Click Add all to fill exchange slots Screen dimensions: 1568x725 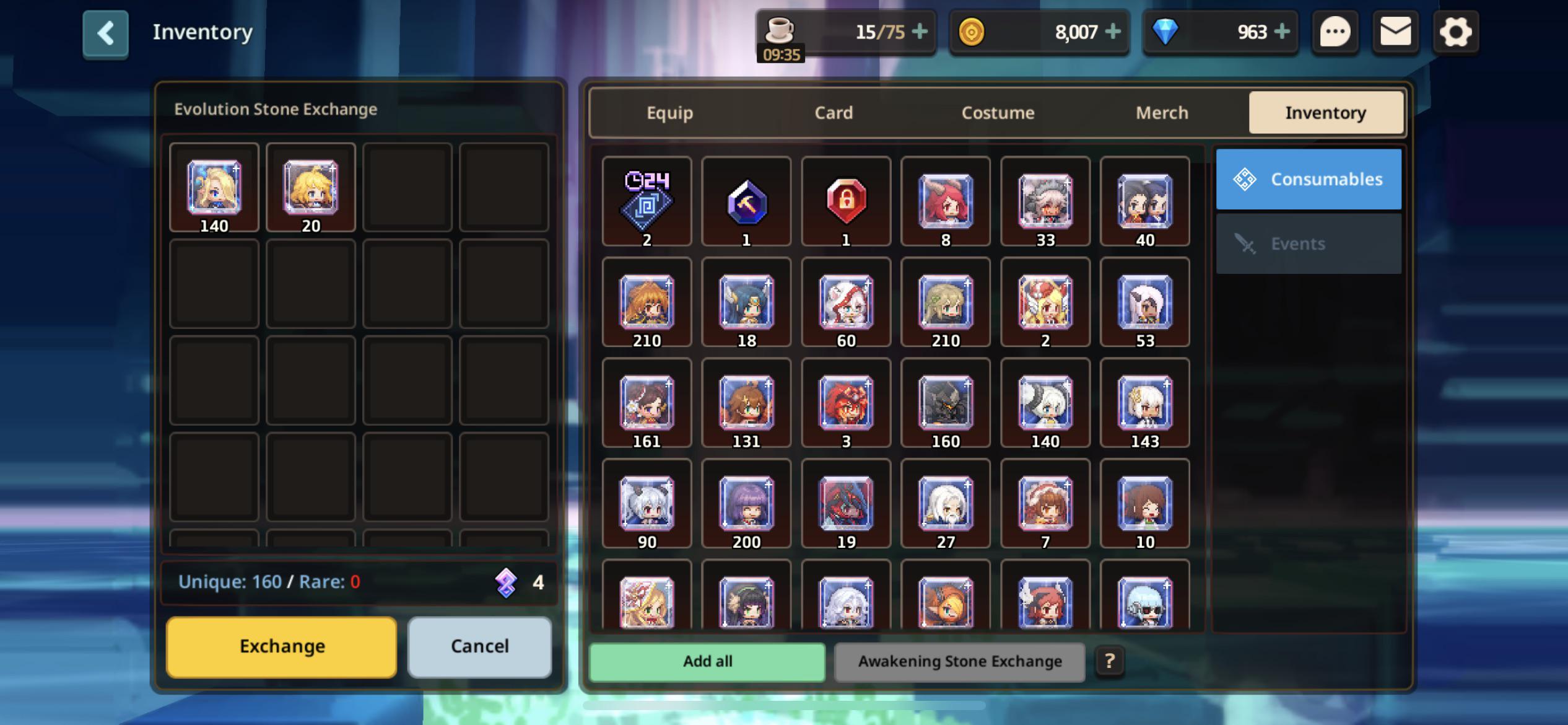click(x=707, y=661)
